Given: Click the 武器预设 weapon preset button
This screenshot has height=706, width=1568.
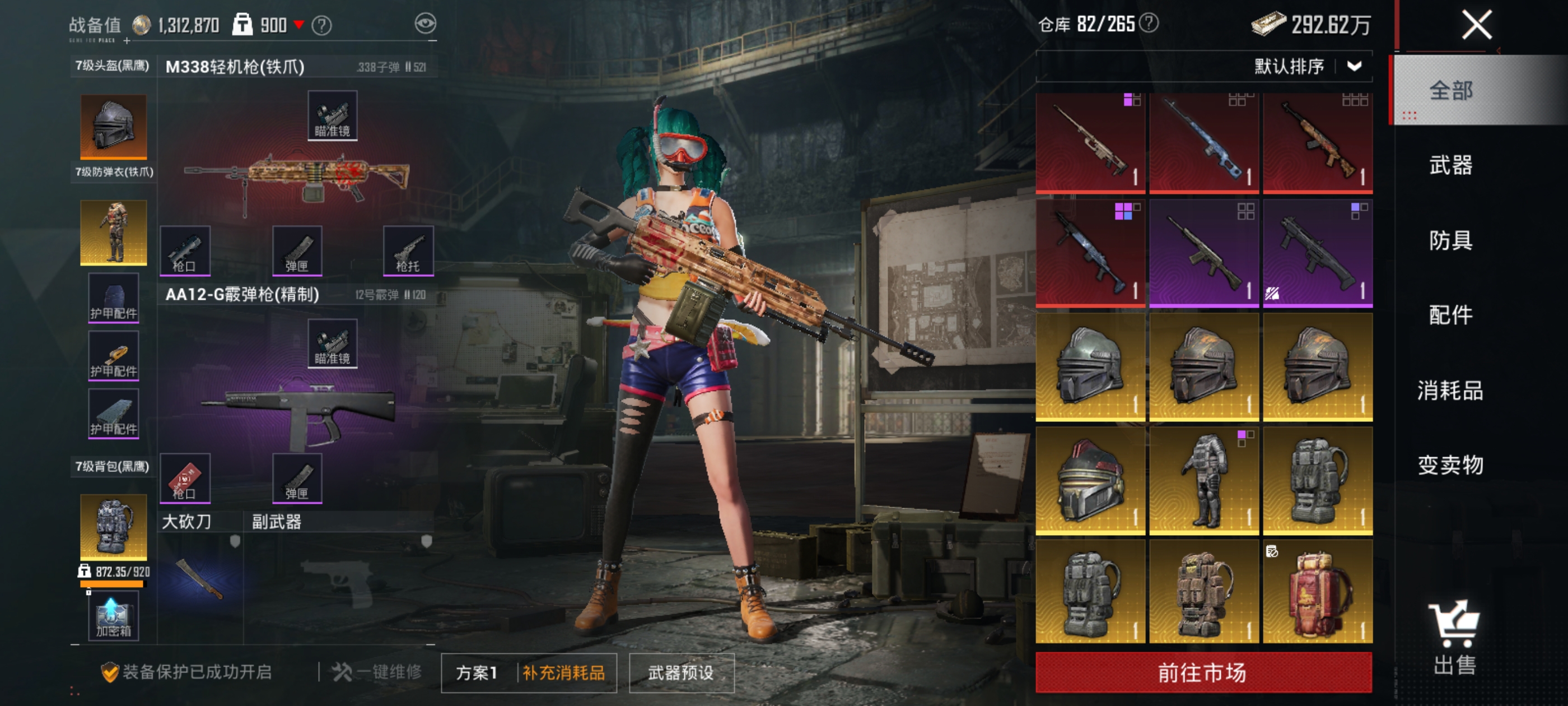Looking at the screenshot, I should point(681,672).
